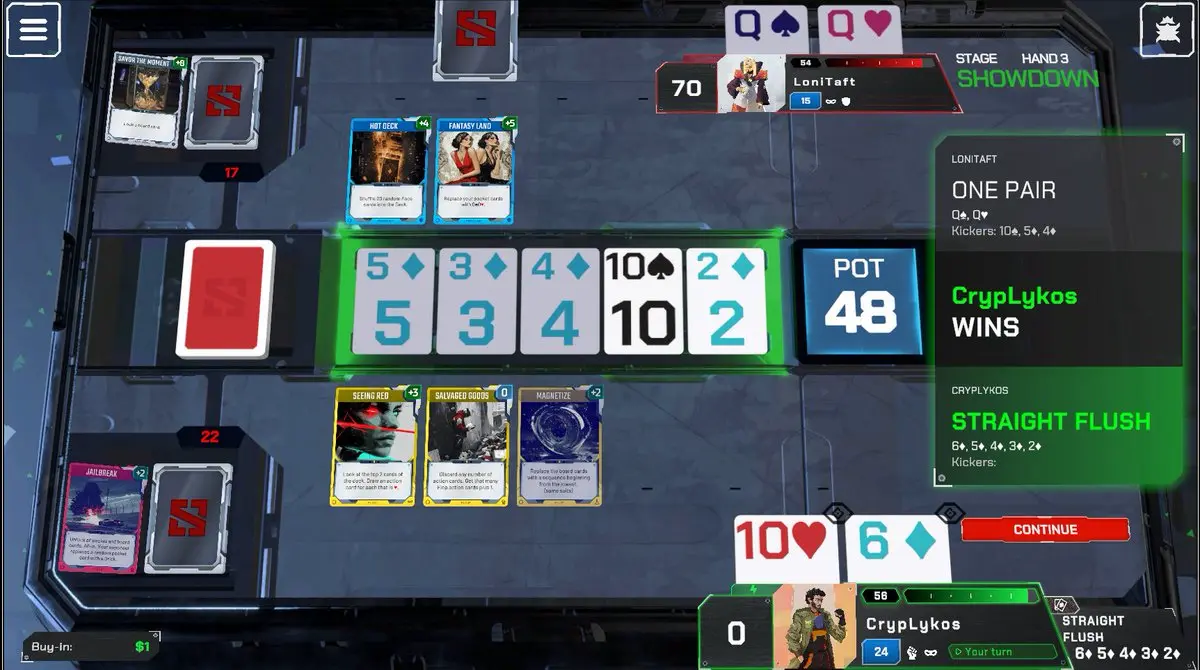This screenshot has height=670, width=1200.
Task: View the Jailbreak action card
Action: coord(103,517)
